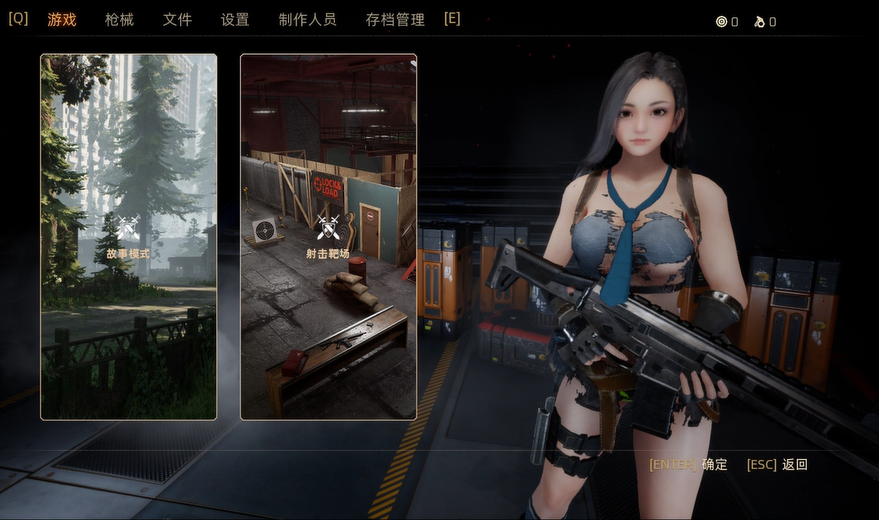879x520 pixels.
Task: Select the 射击靶场 shooting range card
Action: pos(328,236)
